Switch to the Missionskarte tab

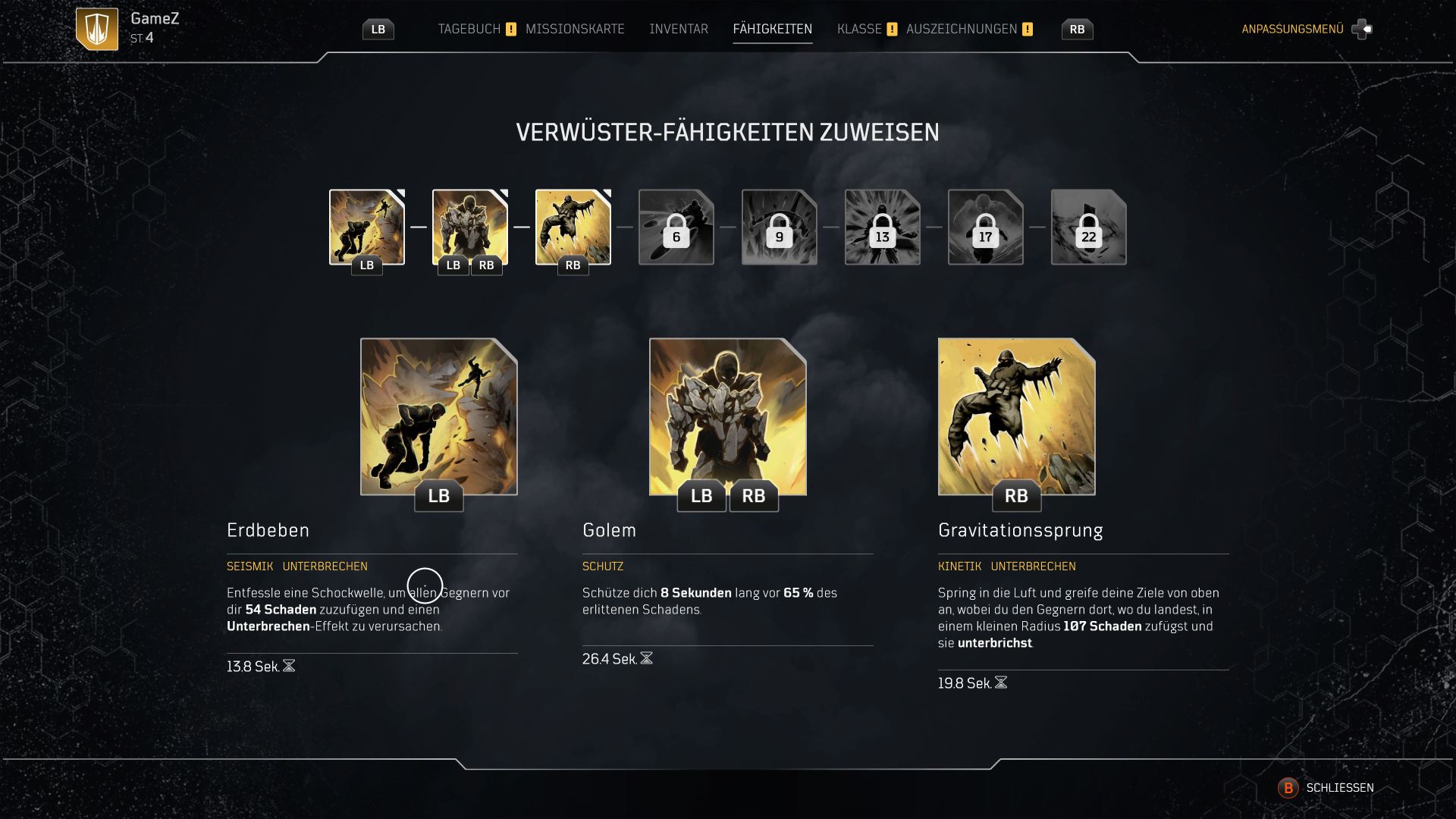(x=575, y=29)
